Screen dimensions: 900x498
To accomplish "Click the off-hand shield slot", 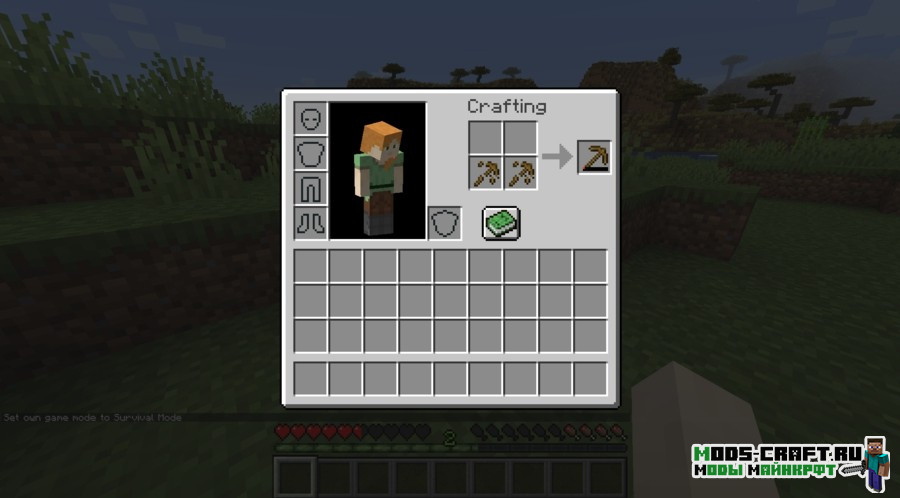I will click(x=444, y=223).
